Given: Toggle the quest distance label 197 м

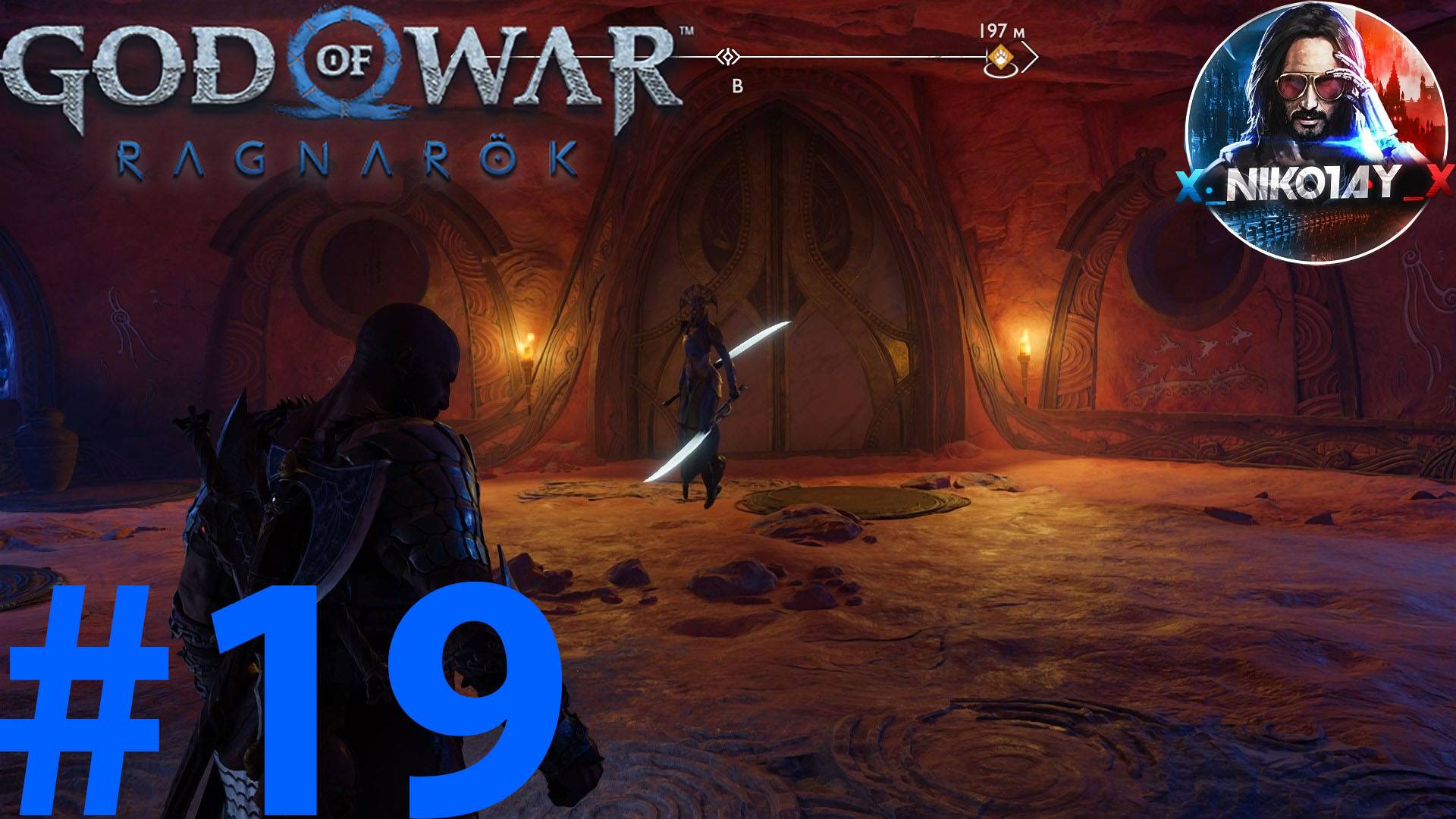Looking at the screenshot, I should pos(1001,30).
